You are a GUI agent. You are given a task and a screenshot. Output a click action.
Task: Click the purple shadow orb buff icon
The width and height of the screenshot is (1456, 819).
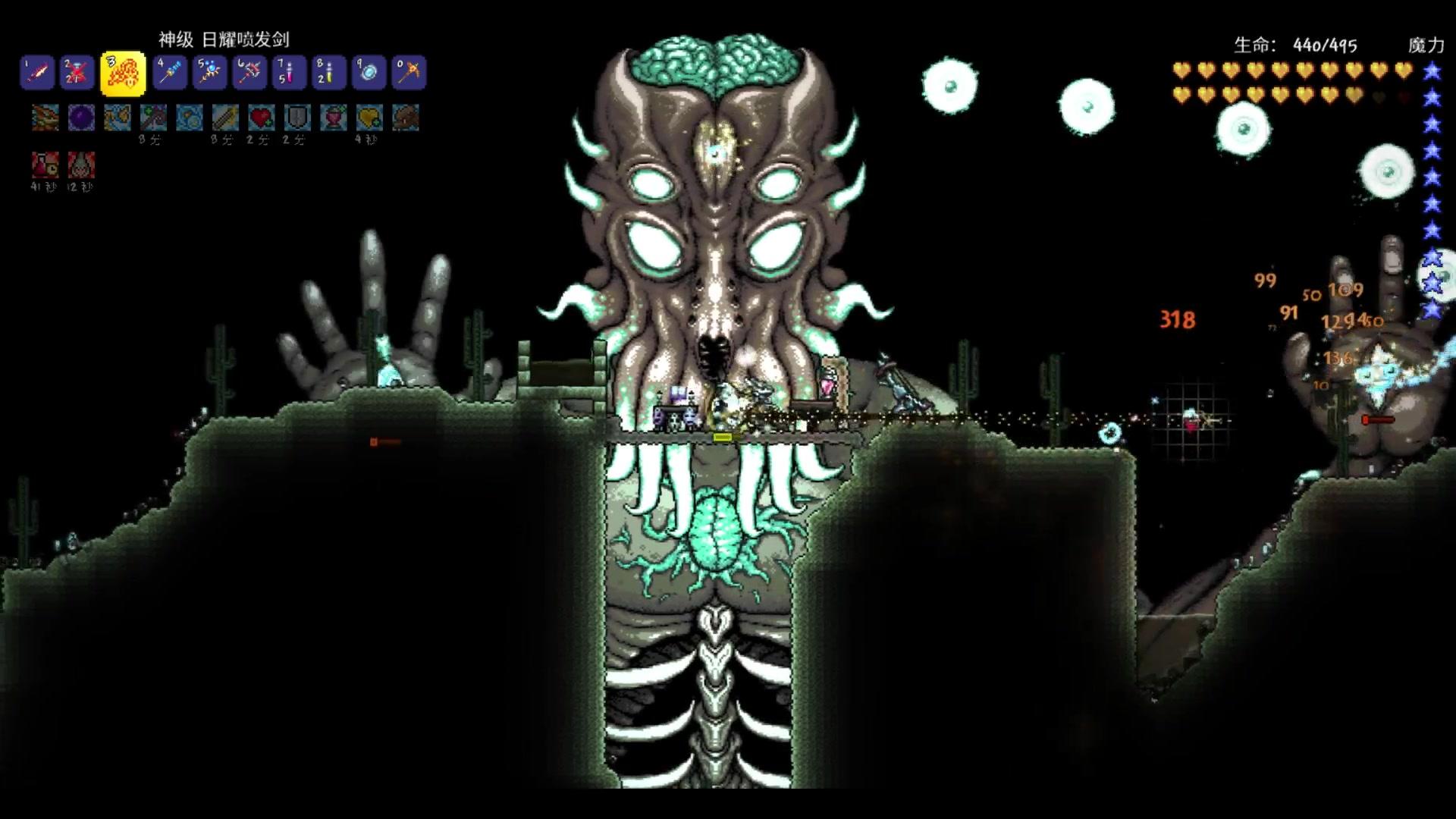(x=81, y=118)
